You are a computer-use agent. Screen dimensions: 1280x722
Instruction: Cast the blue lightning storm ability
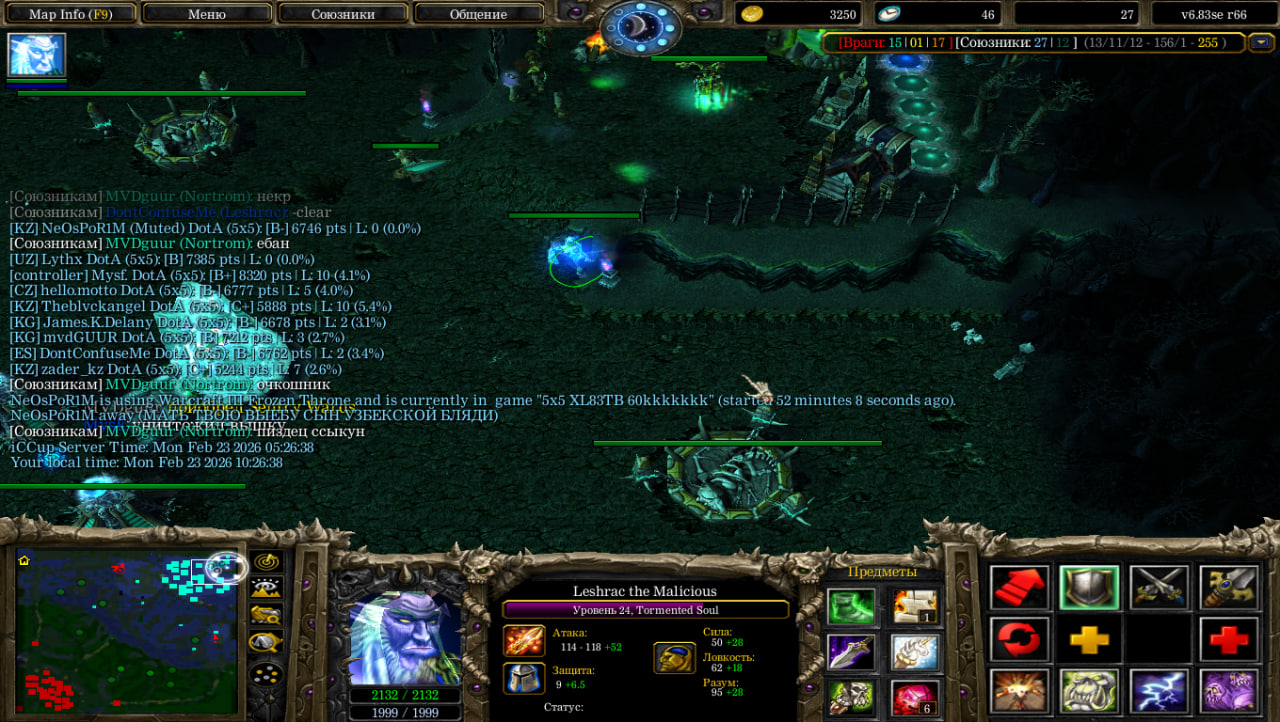(1159, 690)
